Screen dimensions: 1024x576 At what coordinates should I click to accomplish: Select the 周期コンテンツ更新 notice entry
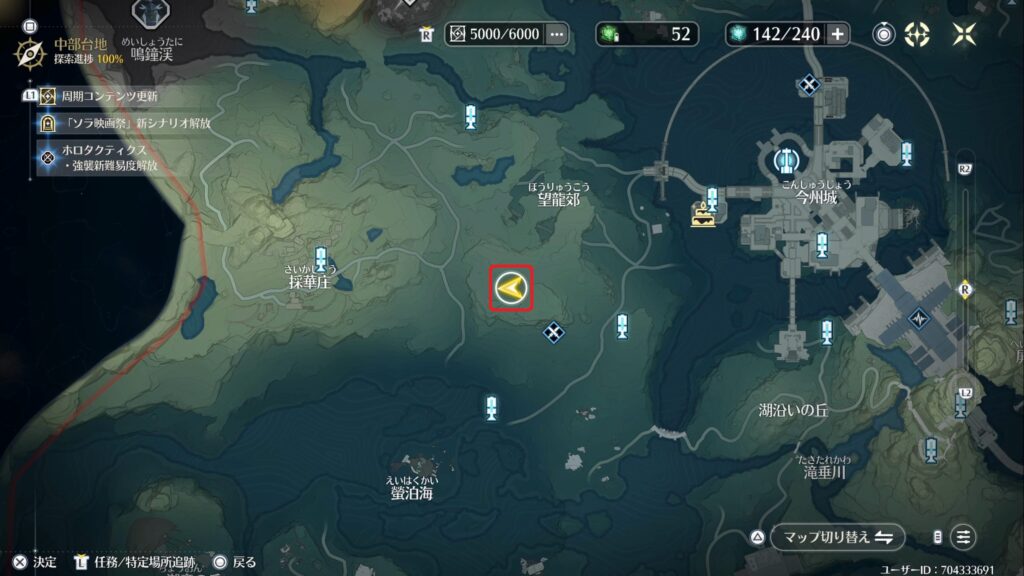coord(110,96)
